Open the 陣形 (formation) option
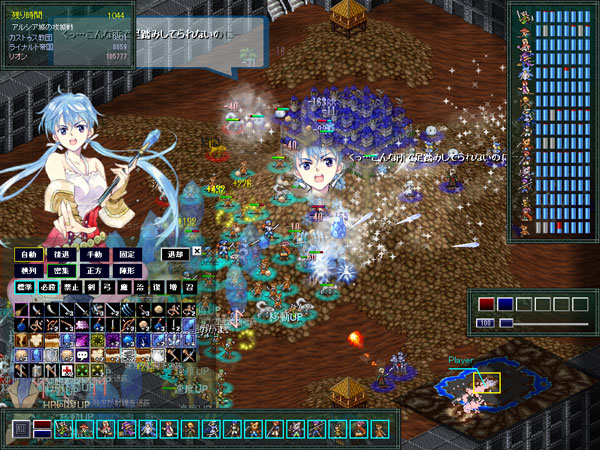The image size is (600, 450). click(126, 270)
